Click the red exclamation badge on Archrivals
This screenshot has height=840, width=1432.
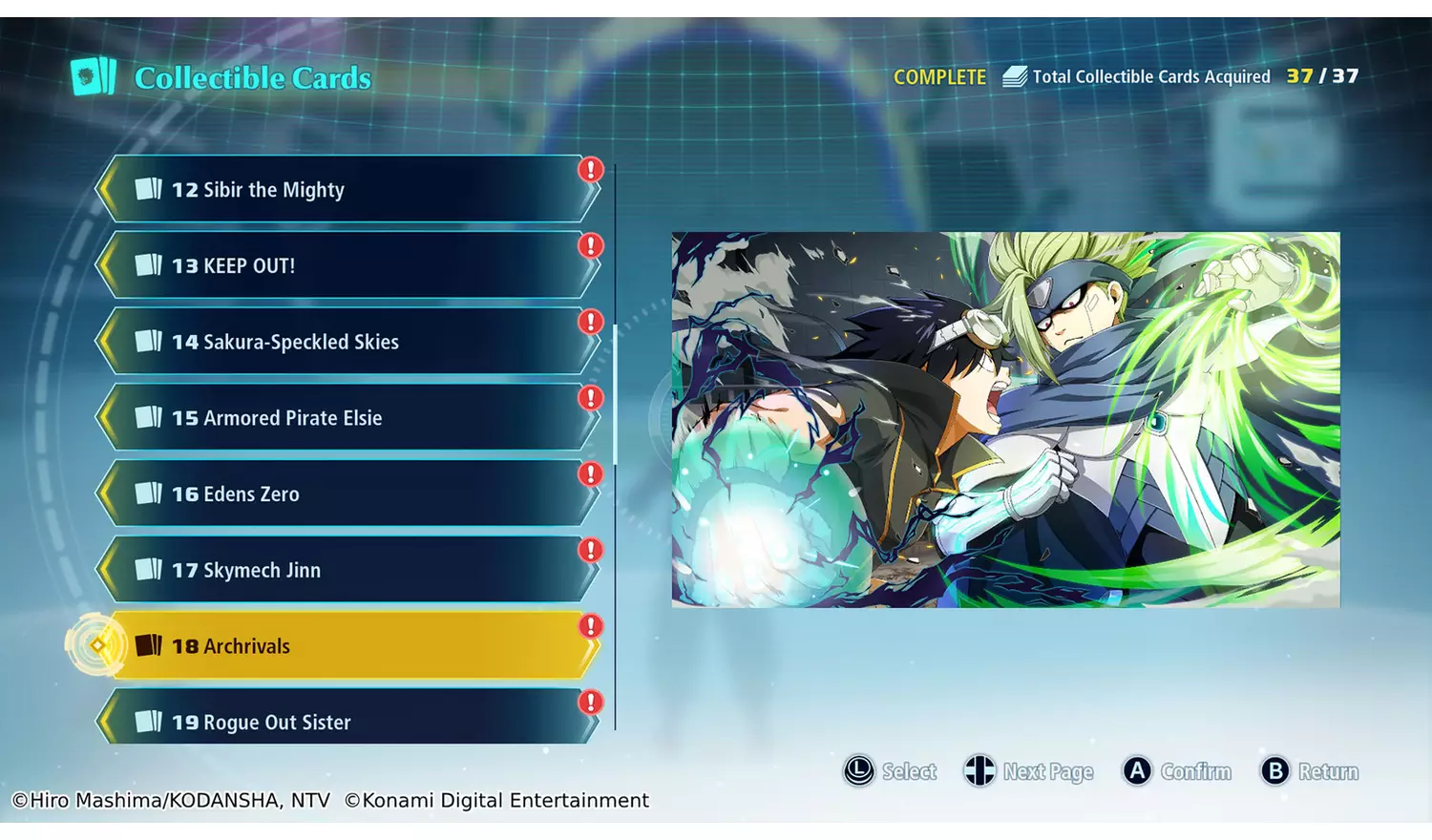[591, 626]
